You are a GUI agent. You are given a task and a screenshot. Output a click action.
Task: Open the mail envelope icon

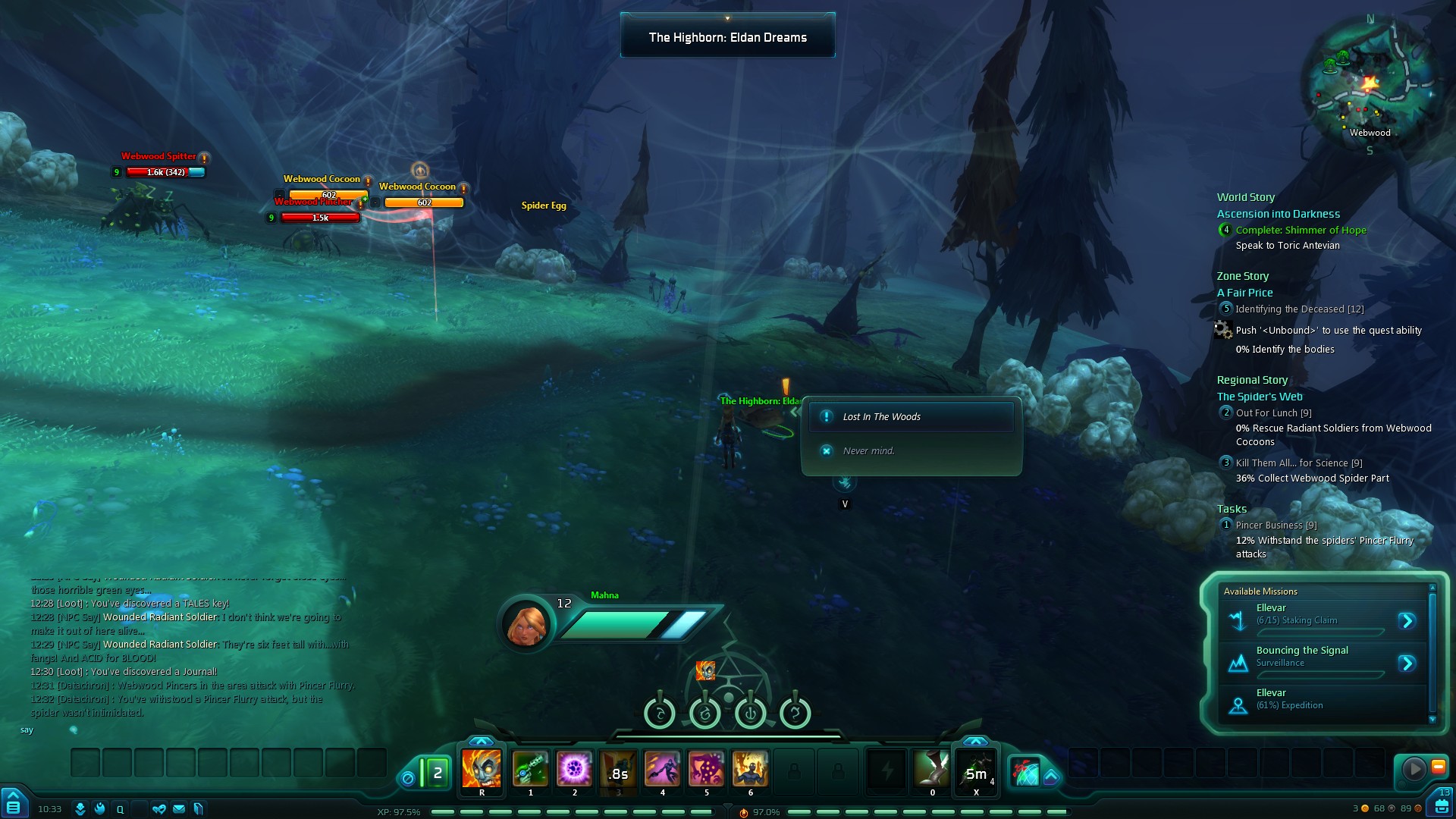(x=179, y=809)
